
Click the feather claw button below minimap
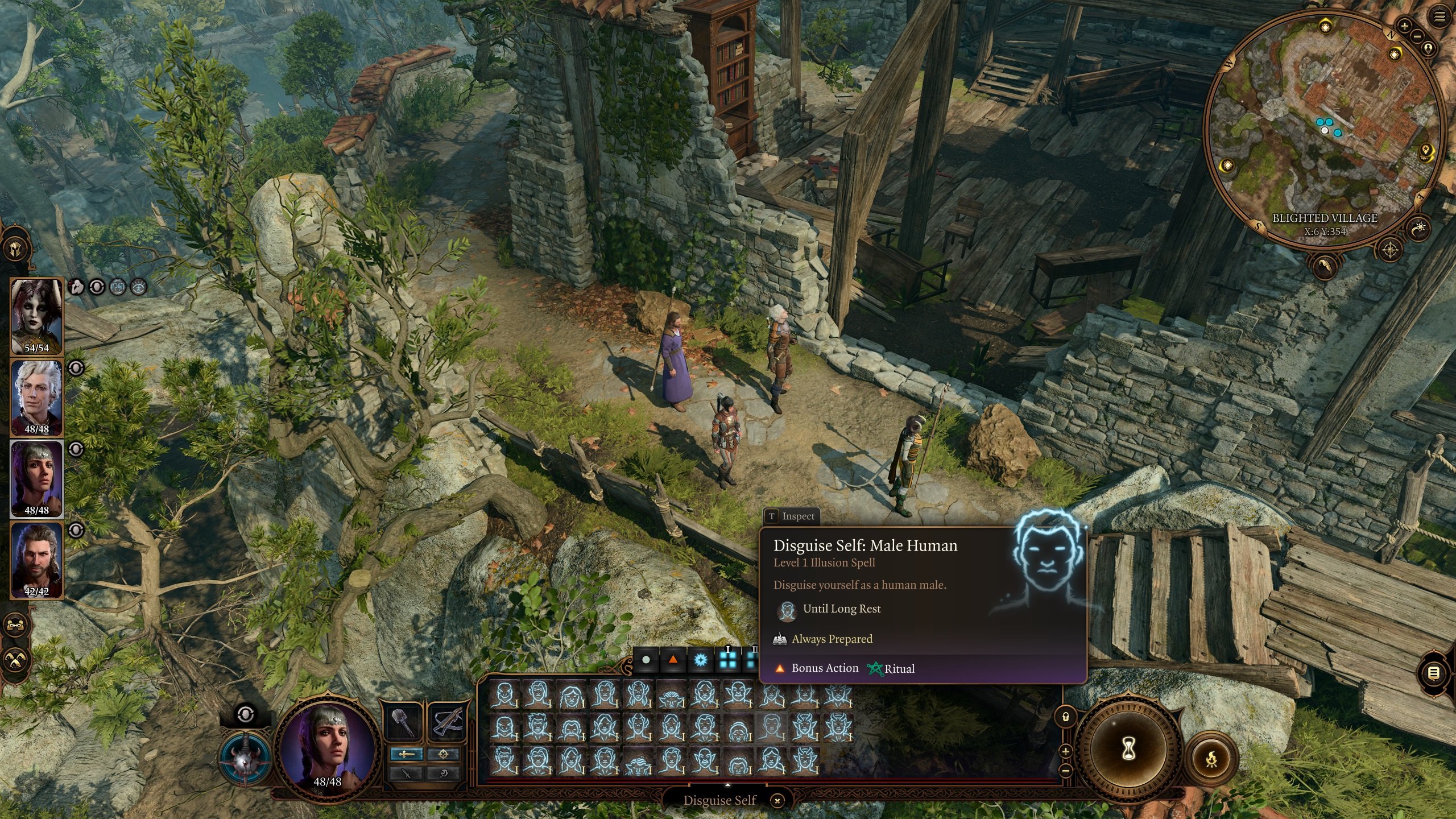pyautogui.click(x=1325, y=266)
